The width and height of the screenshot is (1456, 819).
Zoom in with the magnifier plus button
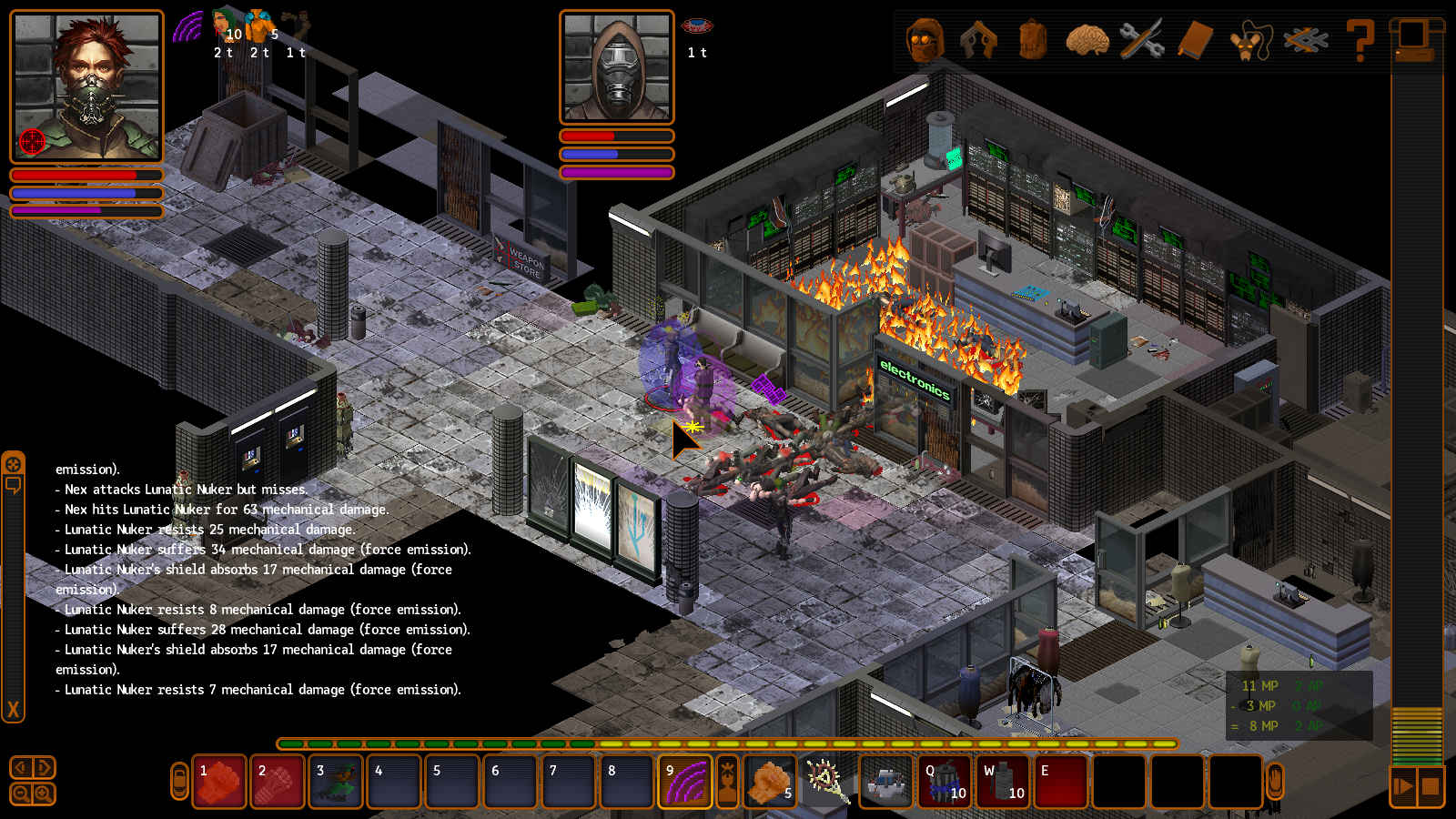[x=43, y=794]
